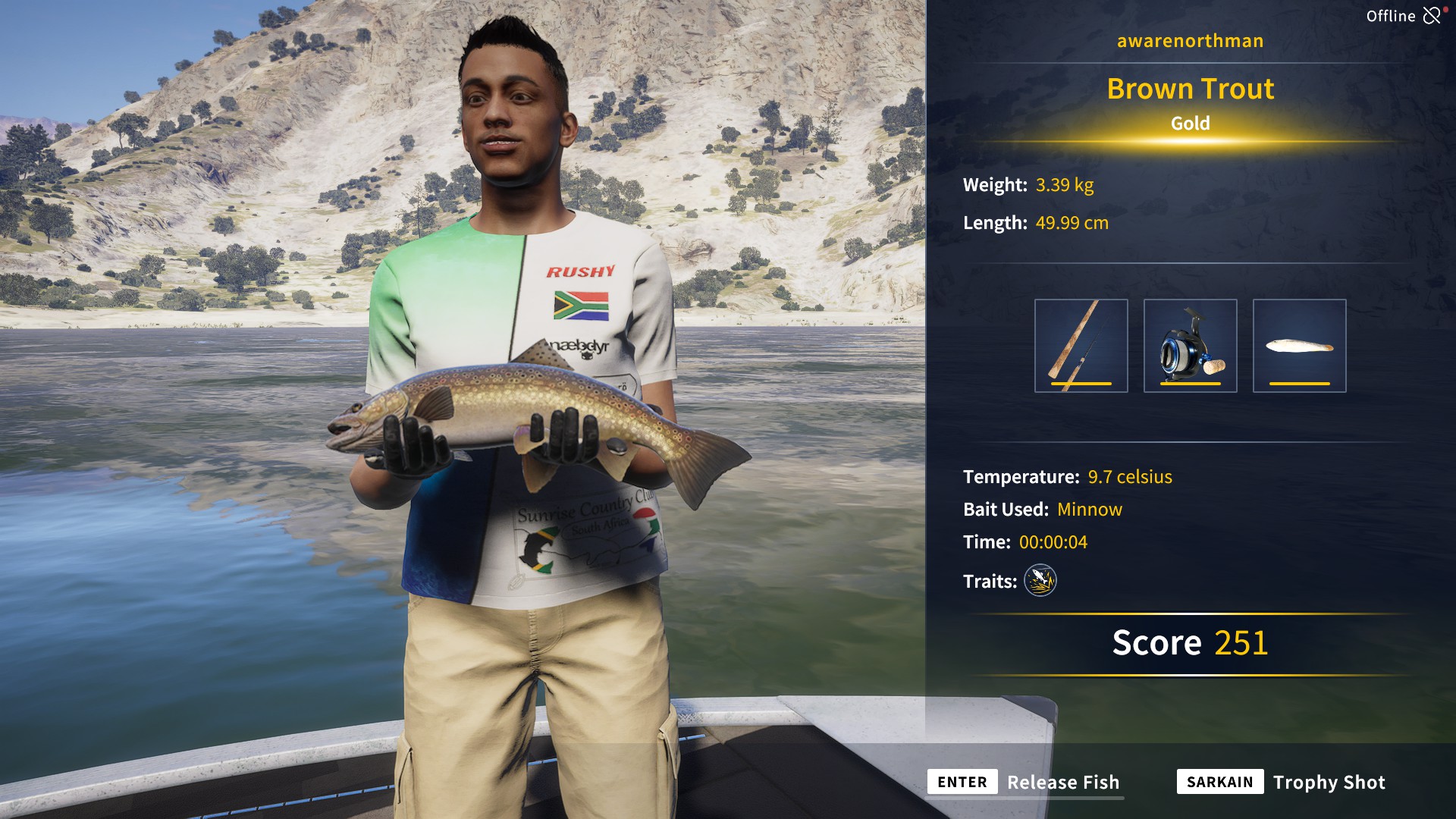The width and height of the screenshot is (1456, 819).
Task: Toggle the Gold rarity badge
Action: pos(1190,124)
